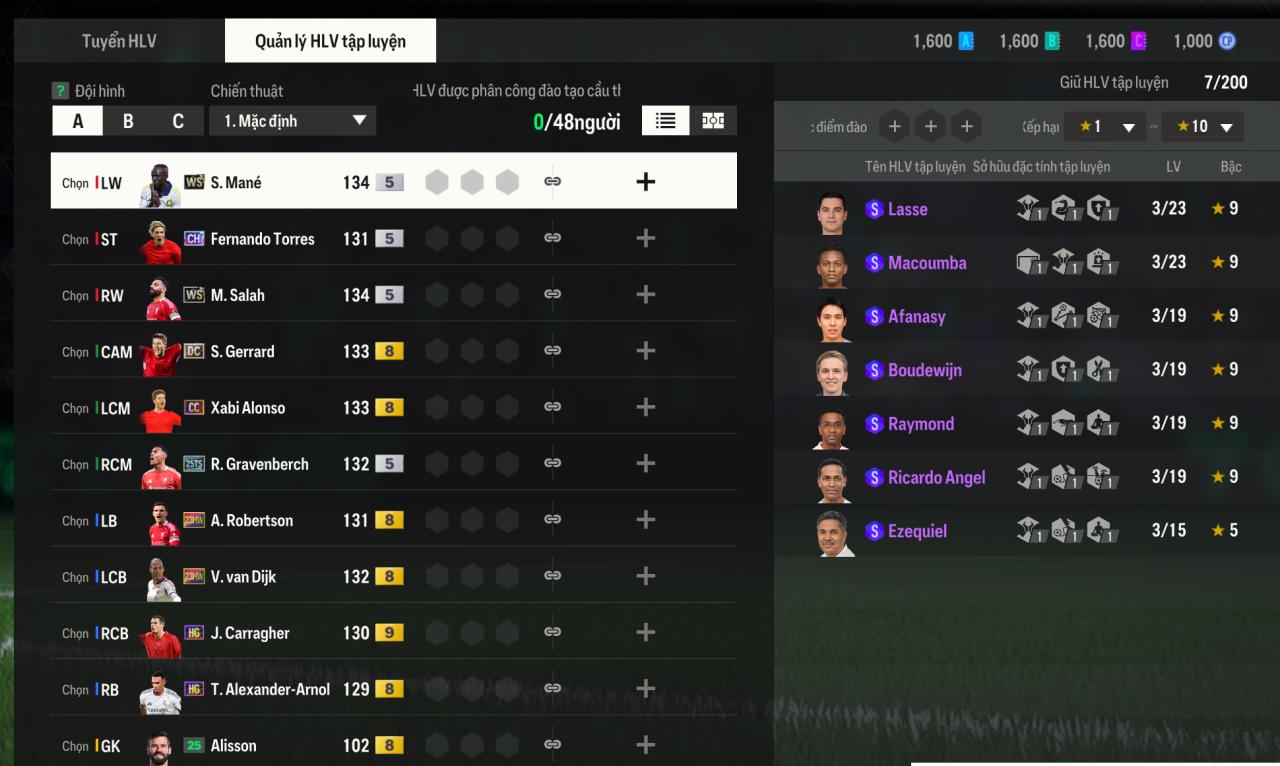This screenshot has height=766, width=1280.
Task: Click the plus button for Fernando Torres
Action: tap(646, 238)
